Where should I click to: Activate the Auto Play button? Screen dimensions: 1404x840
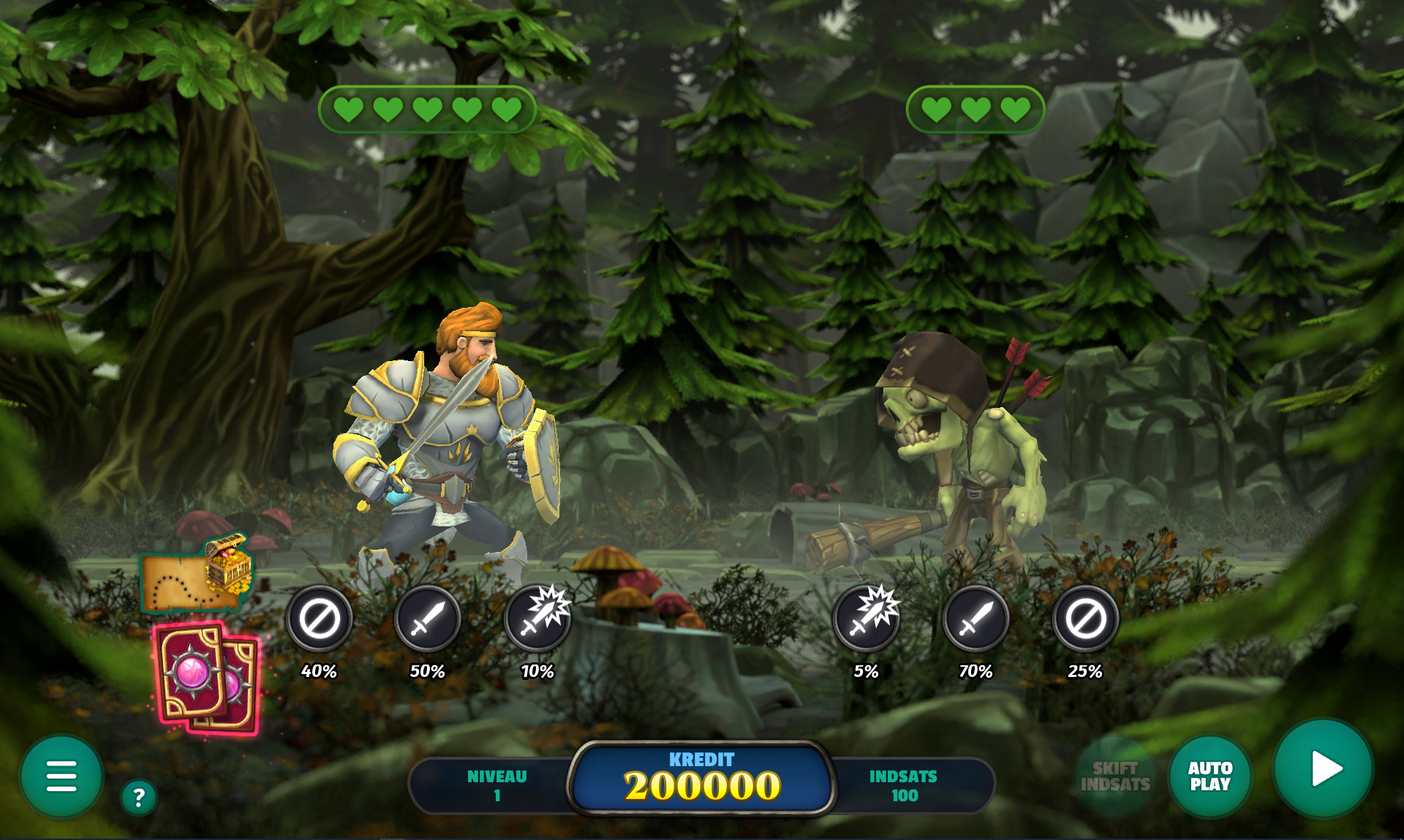point(1209,776)
